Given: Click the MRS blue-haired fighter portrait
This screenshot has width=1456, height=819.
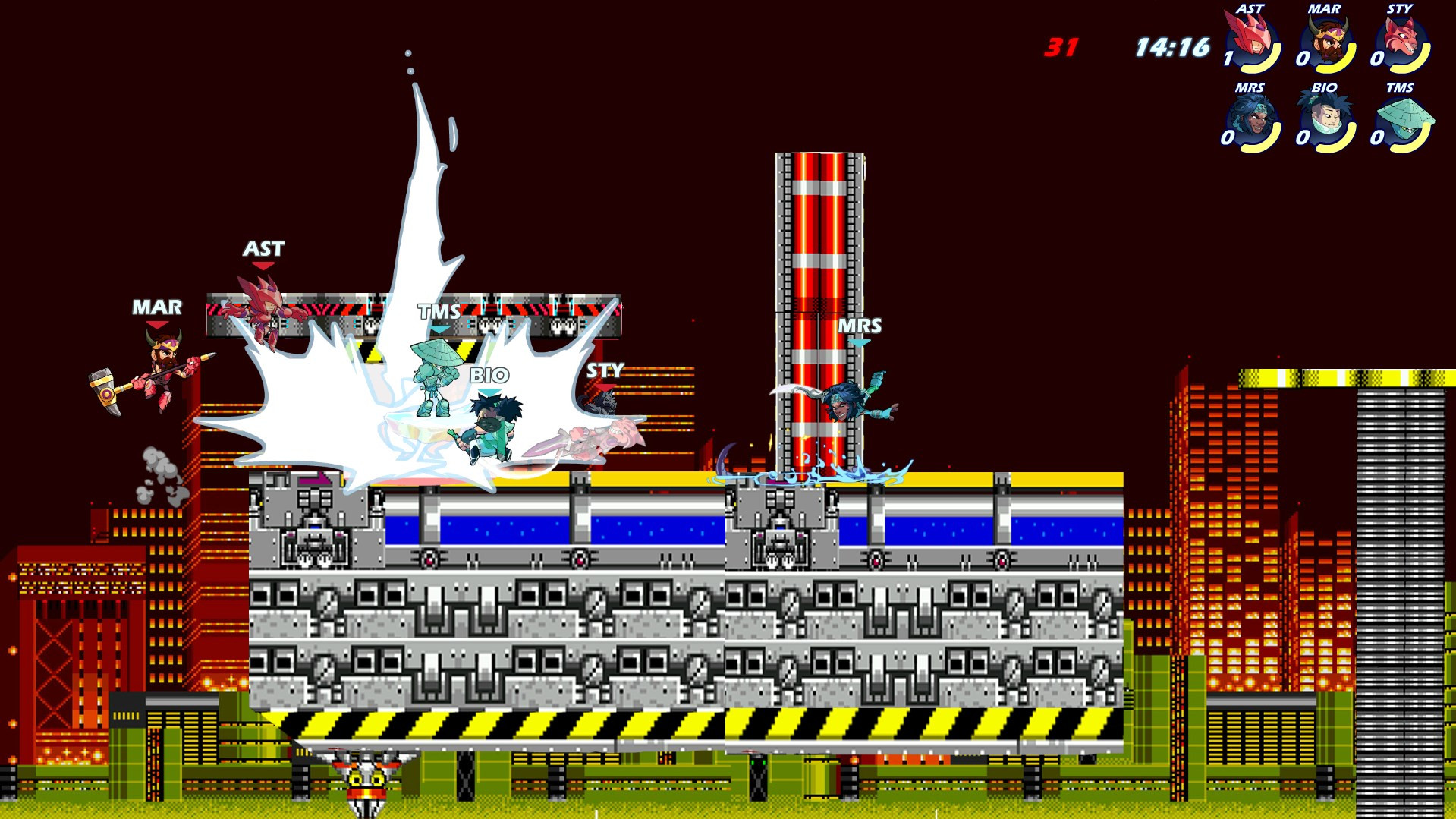Looking at the screenshot, I should (x=1249, y=118).
